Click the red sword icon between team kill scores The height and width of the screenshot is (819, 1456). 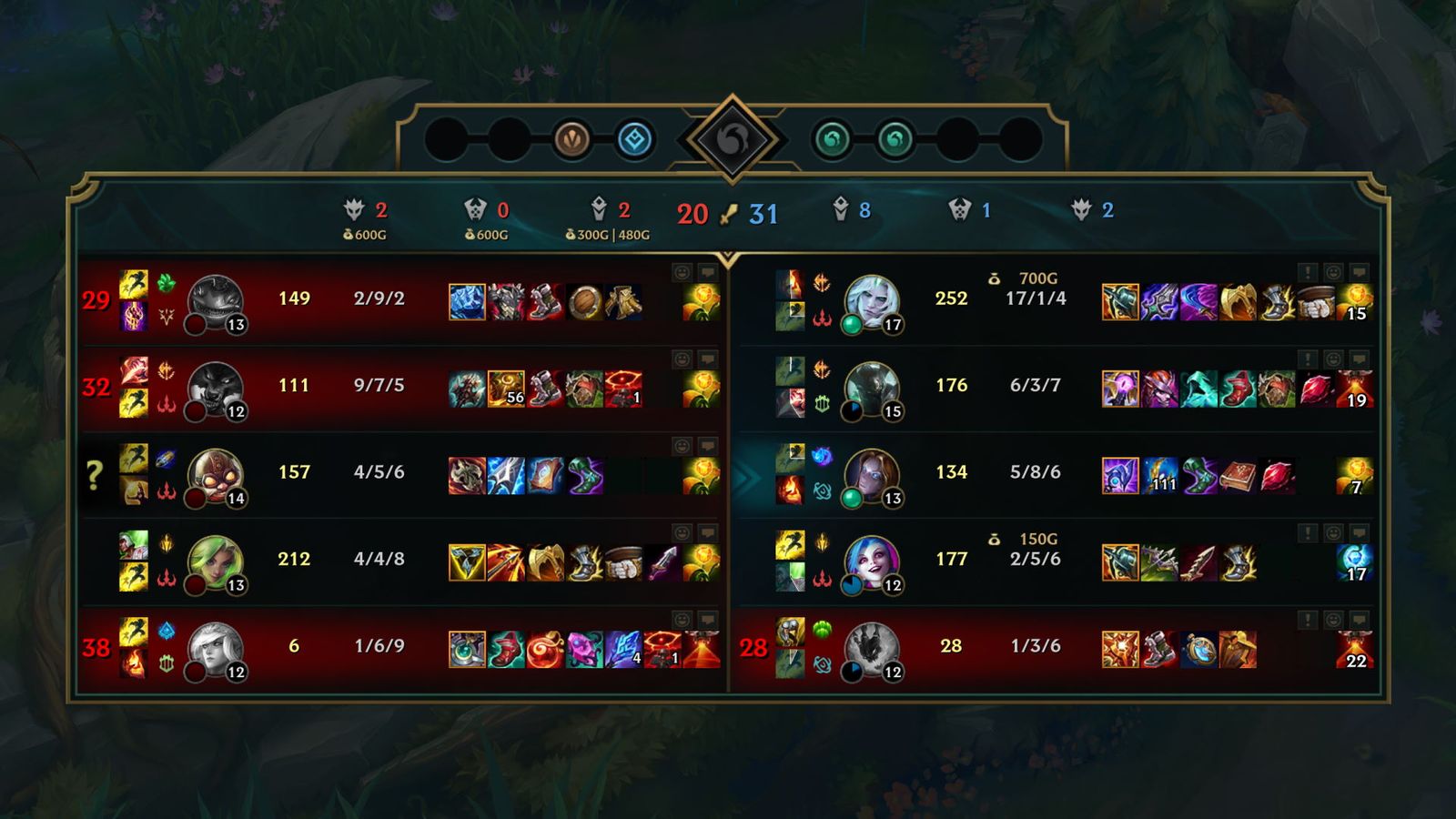(x=728, y=214)
